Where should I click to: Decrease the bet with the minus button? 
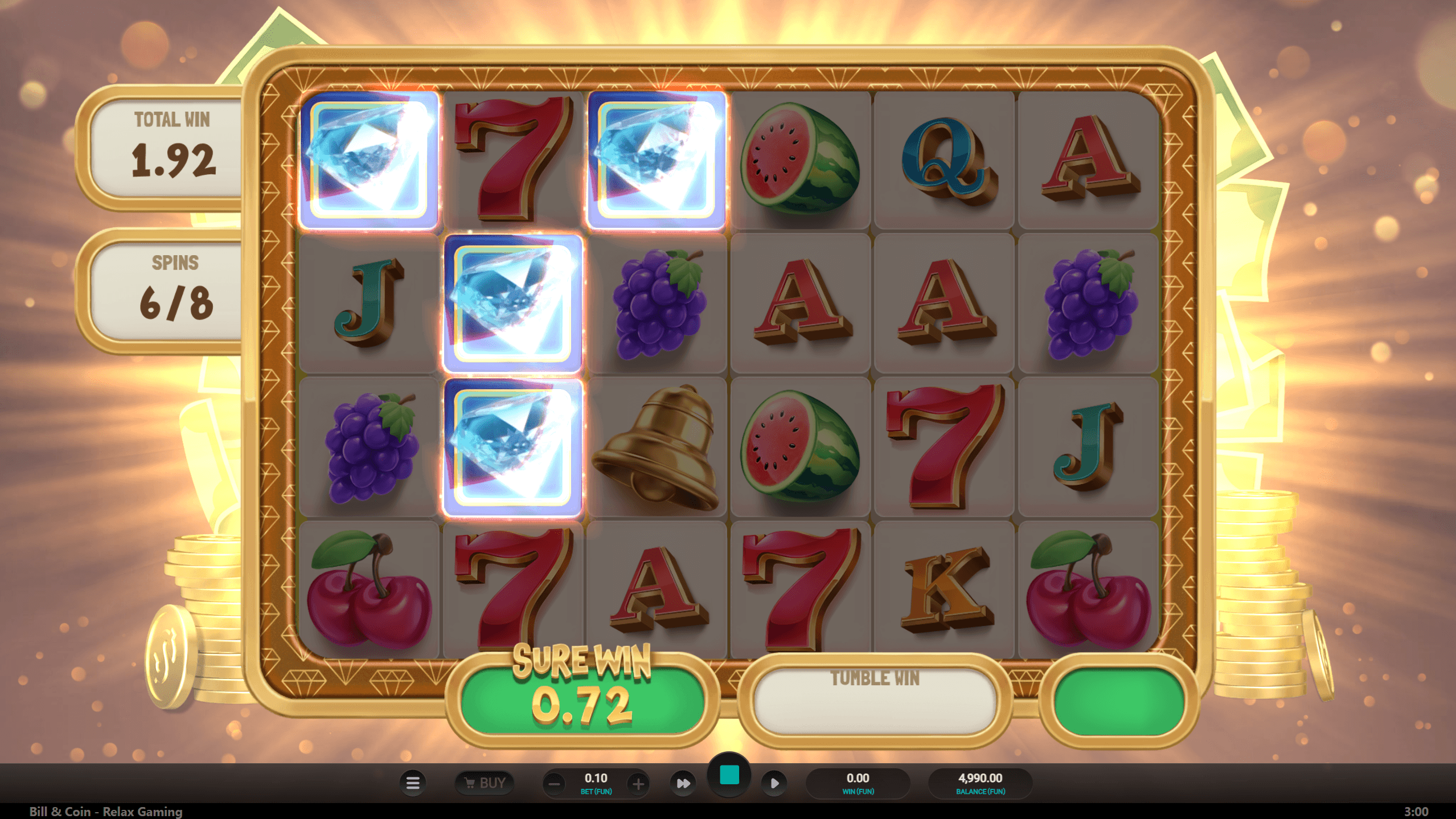coord(554,784)
